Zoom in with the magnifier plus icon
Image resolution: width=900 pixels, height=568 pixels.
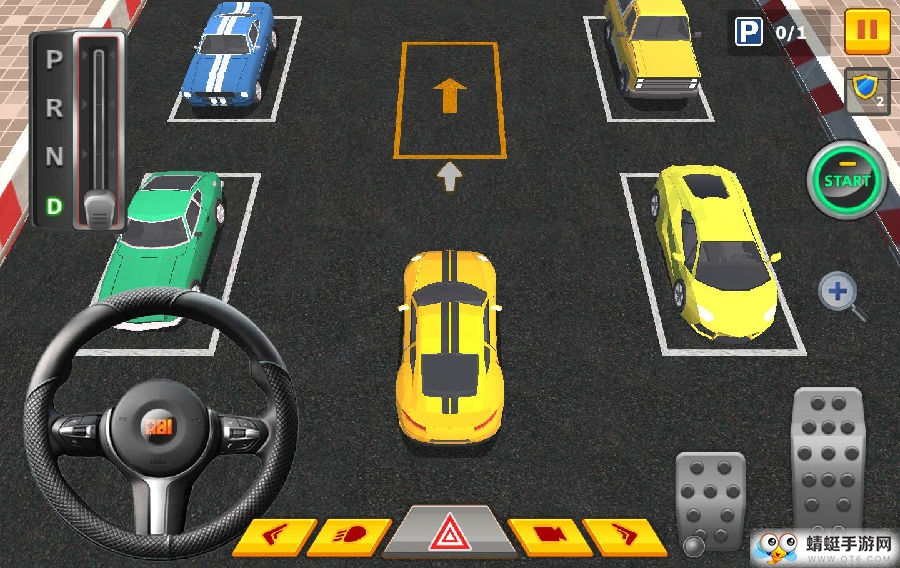coord(838,294)
